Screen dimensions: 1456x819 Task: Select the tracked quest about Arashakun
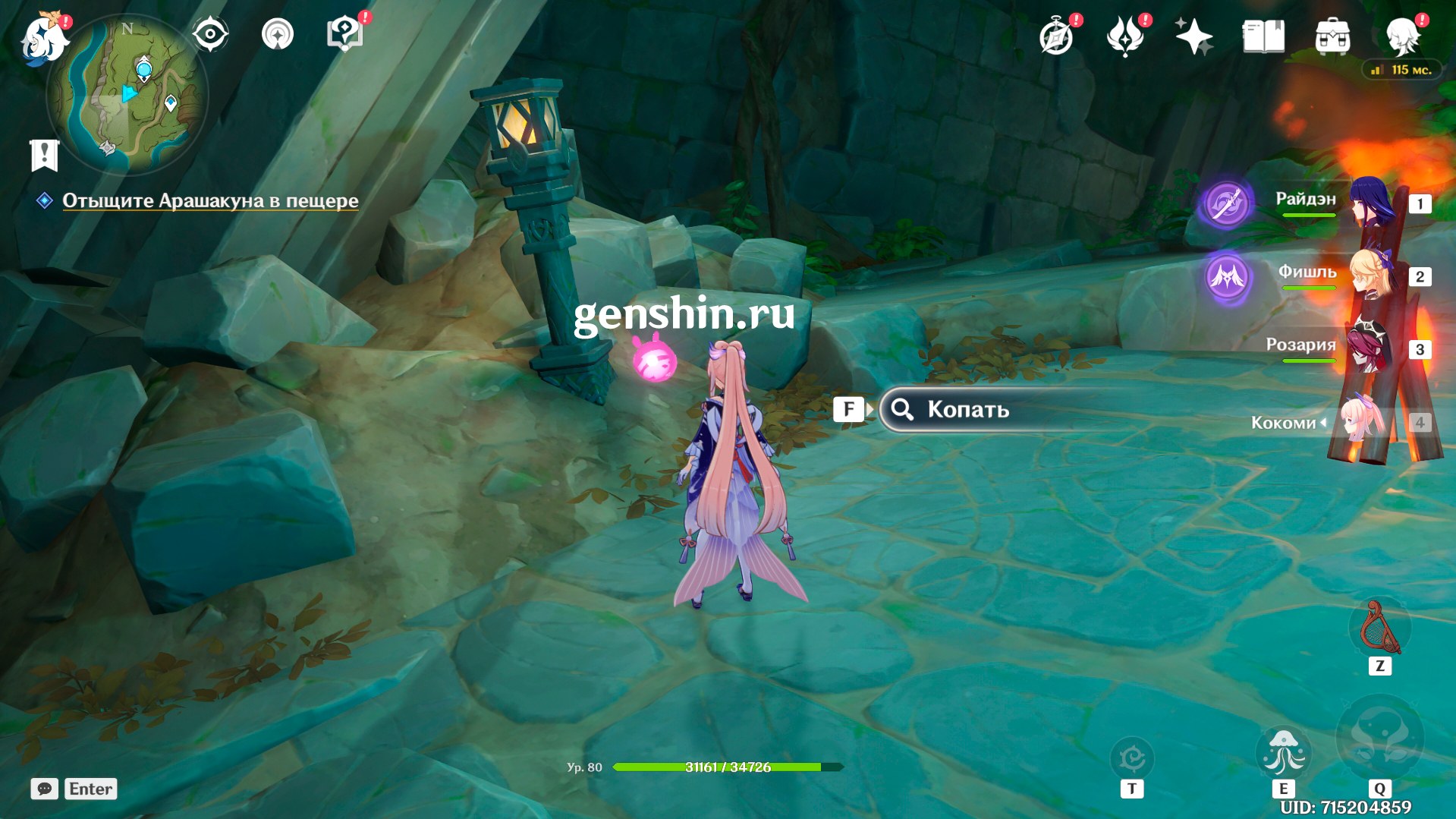(x=210, y=200)
